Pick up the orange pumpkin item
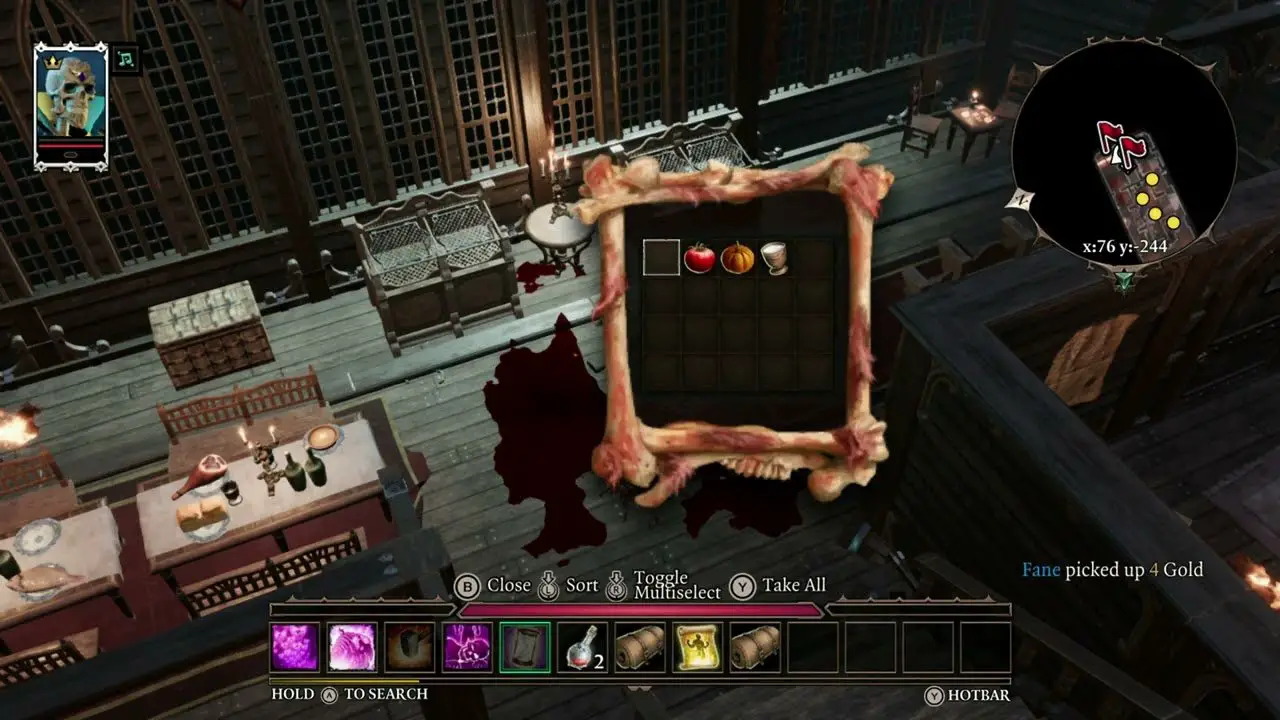Viewport: 1280px width, 720px height. 737,258
